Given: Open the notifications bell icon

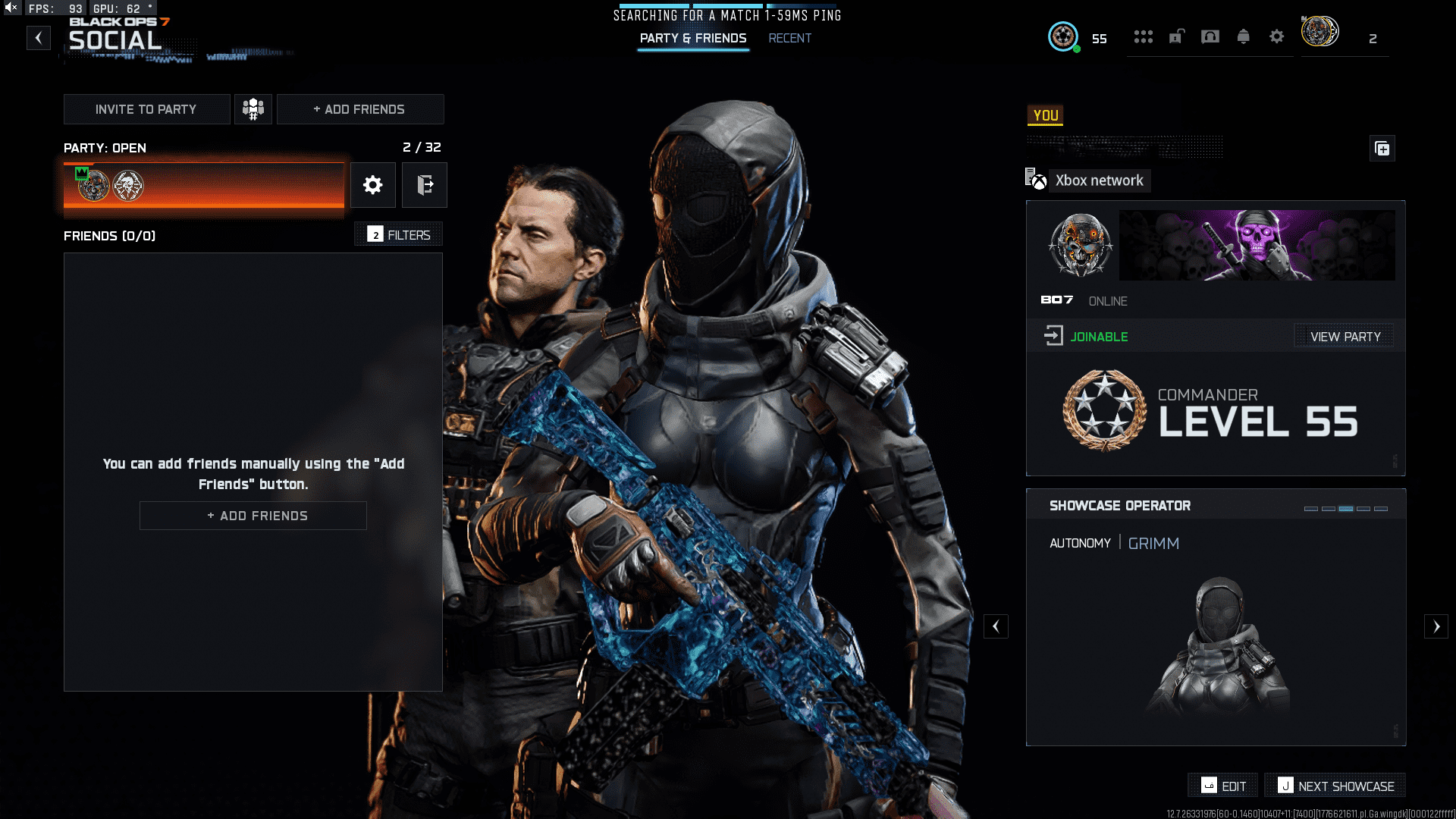Looking at the screenshot, I should (x=1244, y=36).
